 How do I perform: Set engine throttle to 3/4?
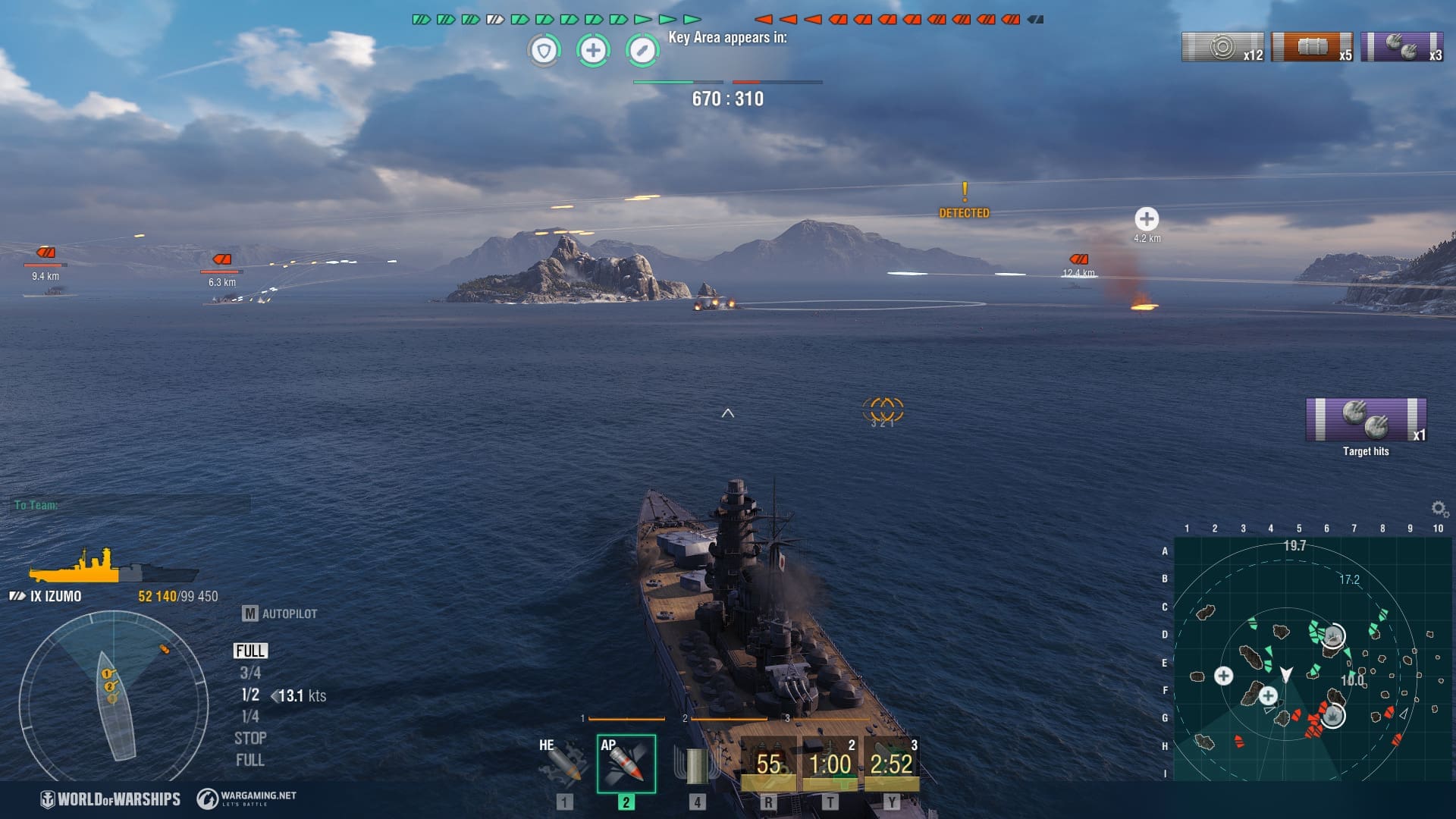pyautogui.click(x=250, y=673)
